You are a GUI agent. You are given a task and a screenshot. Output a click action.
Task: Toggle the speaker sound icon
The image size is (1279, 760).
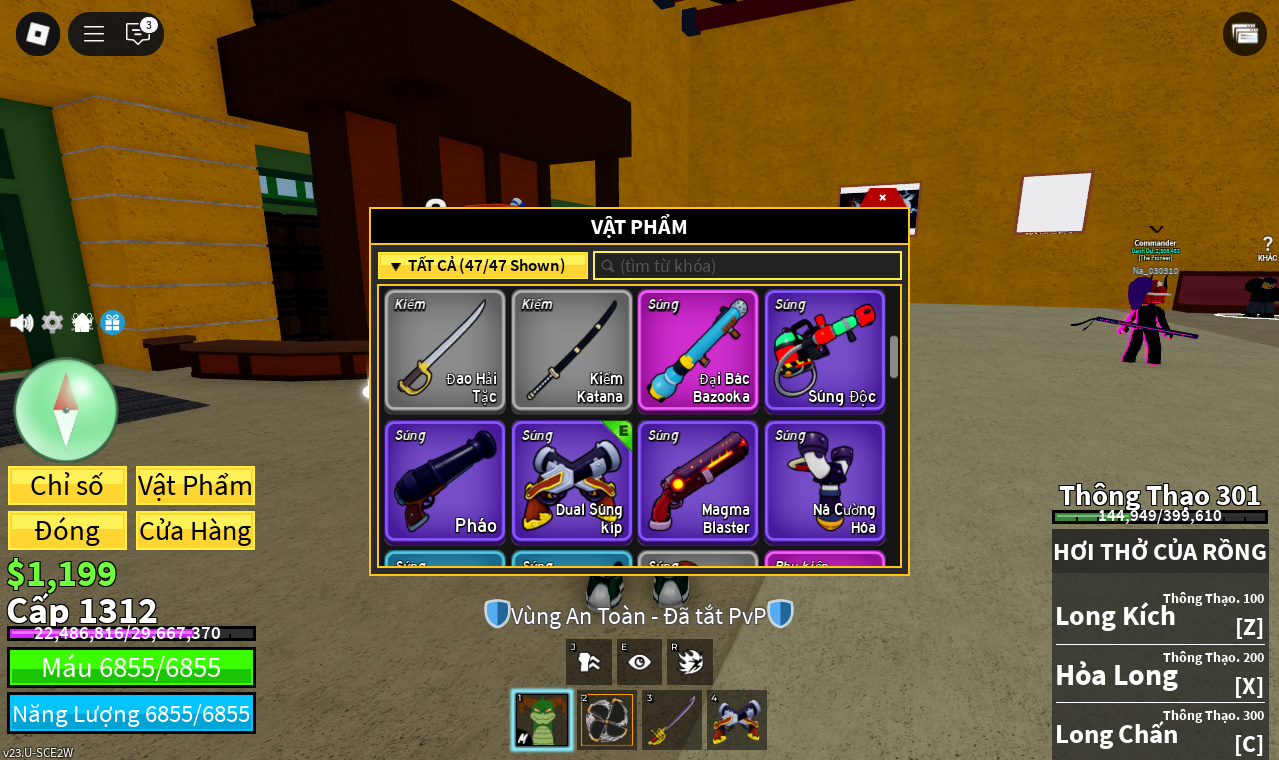[x=21, y=323]
